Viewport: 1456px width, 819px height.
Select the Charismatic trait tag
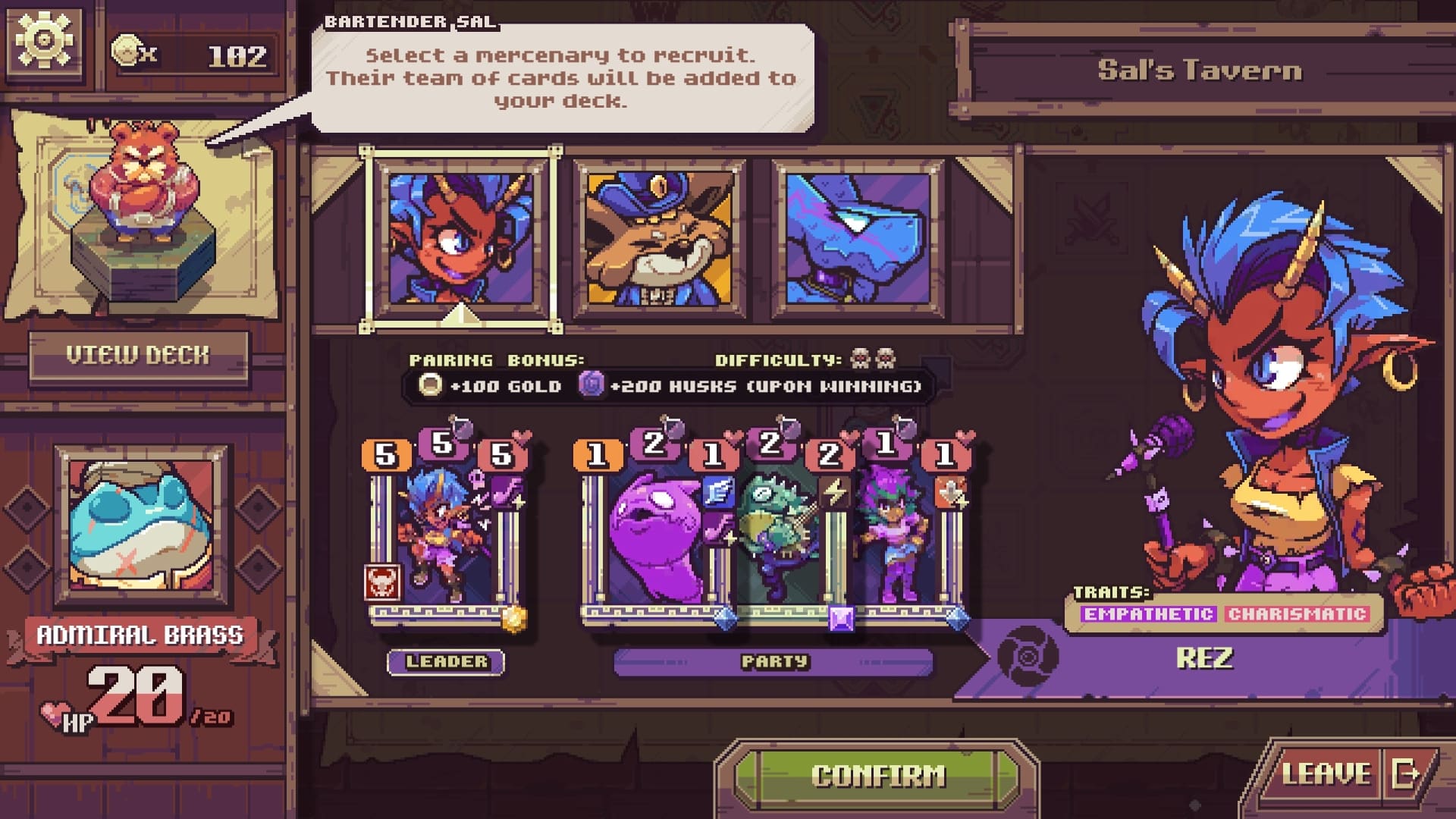pos(1297,614)
